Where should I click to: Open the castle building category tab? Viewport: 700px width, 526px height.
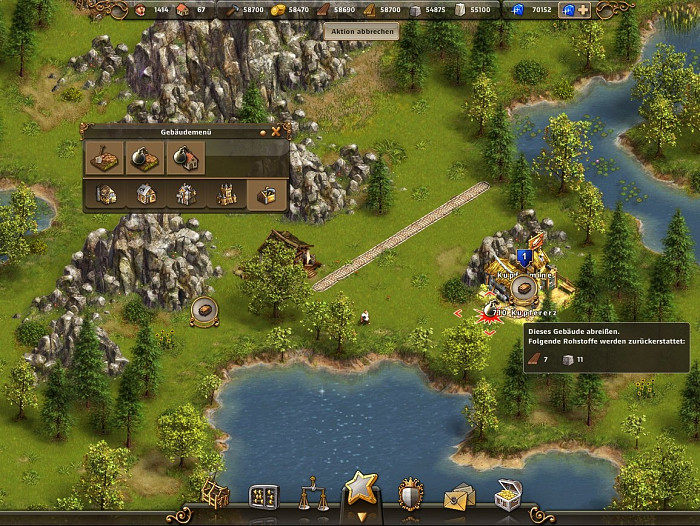[x=226, y=194]
